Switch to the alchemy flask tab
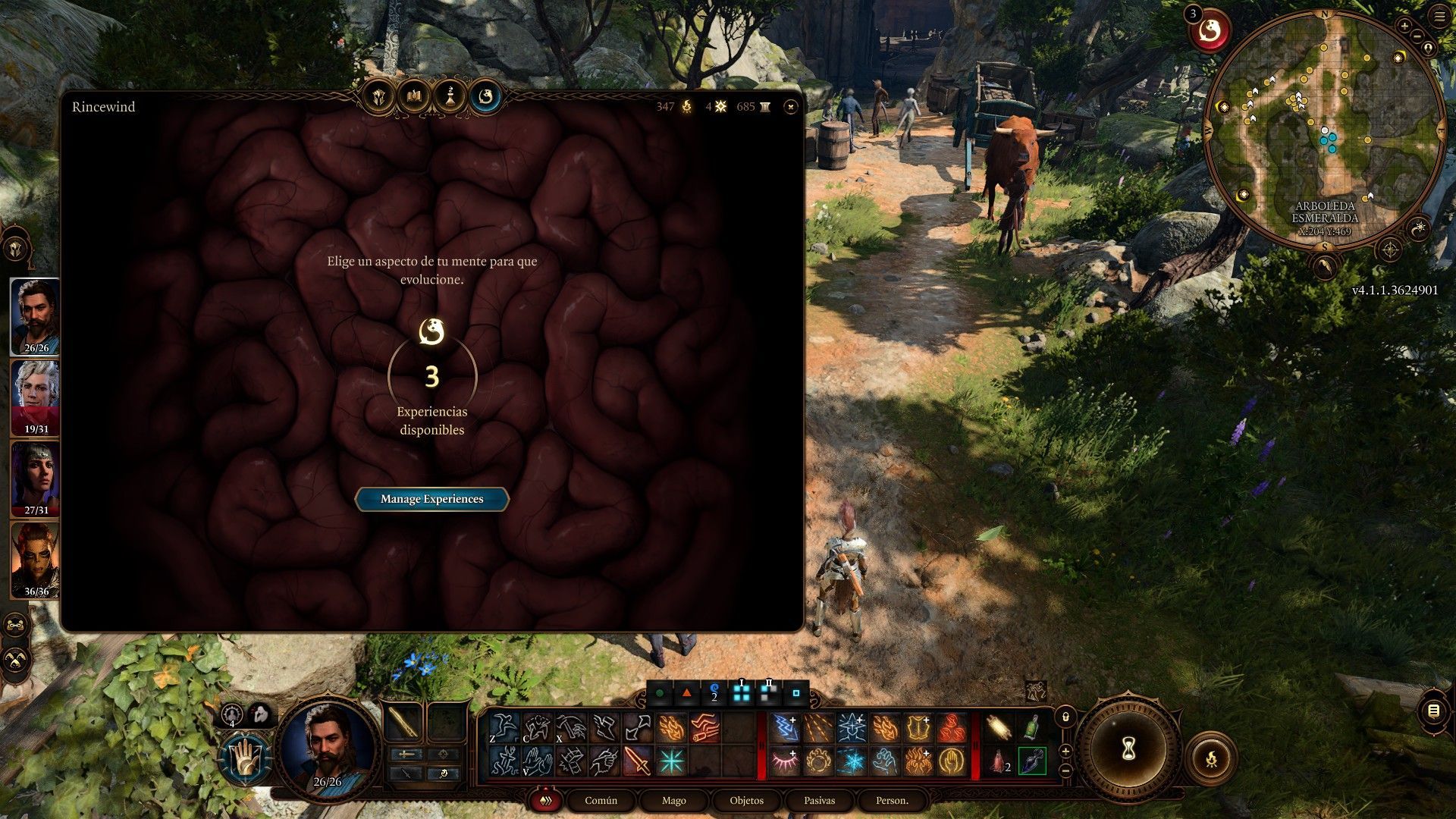 click(450, 97)
